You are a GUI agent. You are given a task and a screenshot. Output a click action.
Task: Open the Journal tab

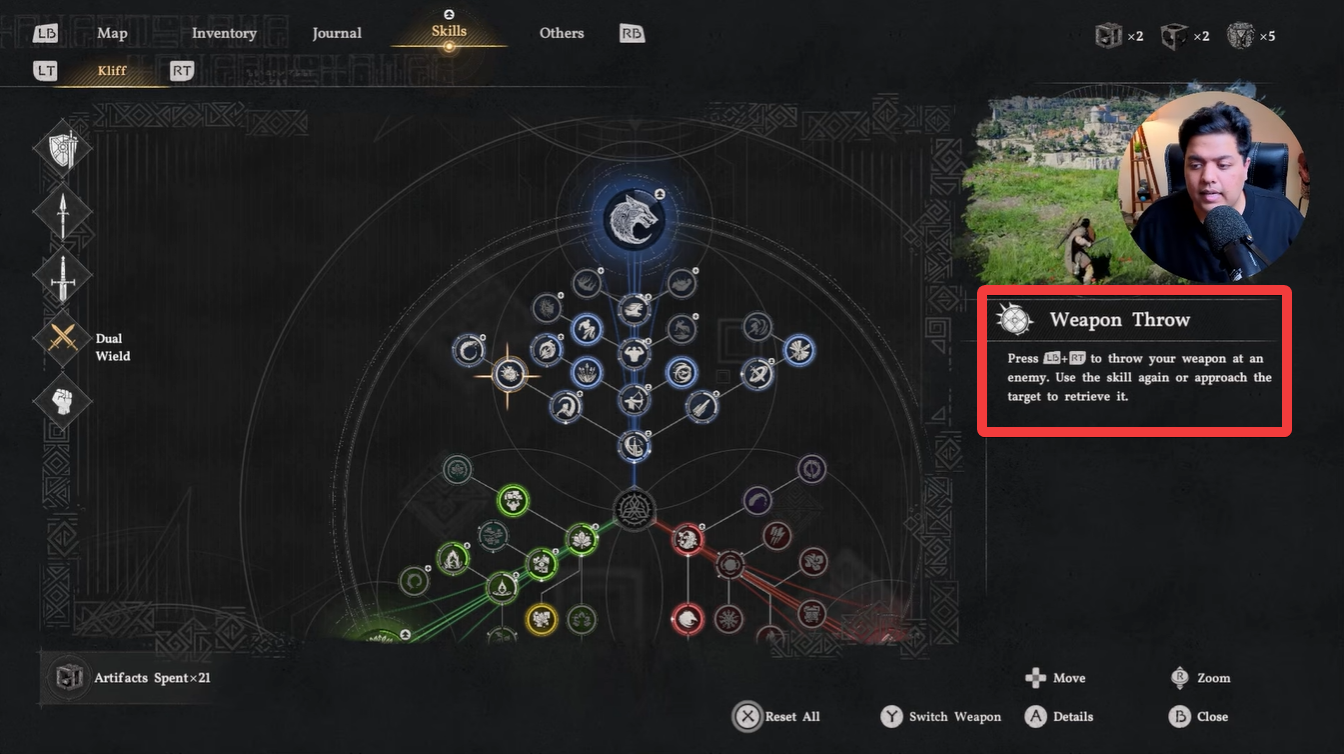click(337, 33)
